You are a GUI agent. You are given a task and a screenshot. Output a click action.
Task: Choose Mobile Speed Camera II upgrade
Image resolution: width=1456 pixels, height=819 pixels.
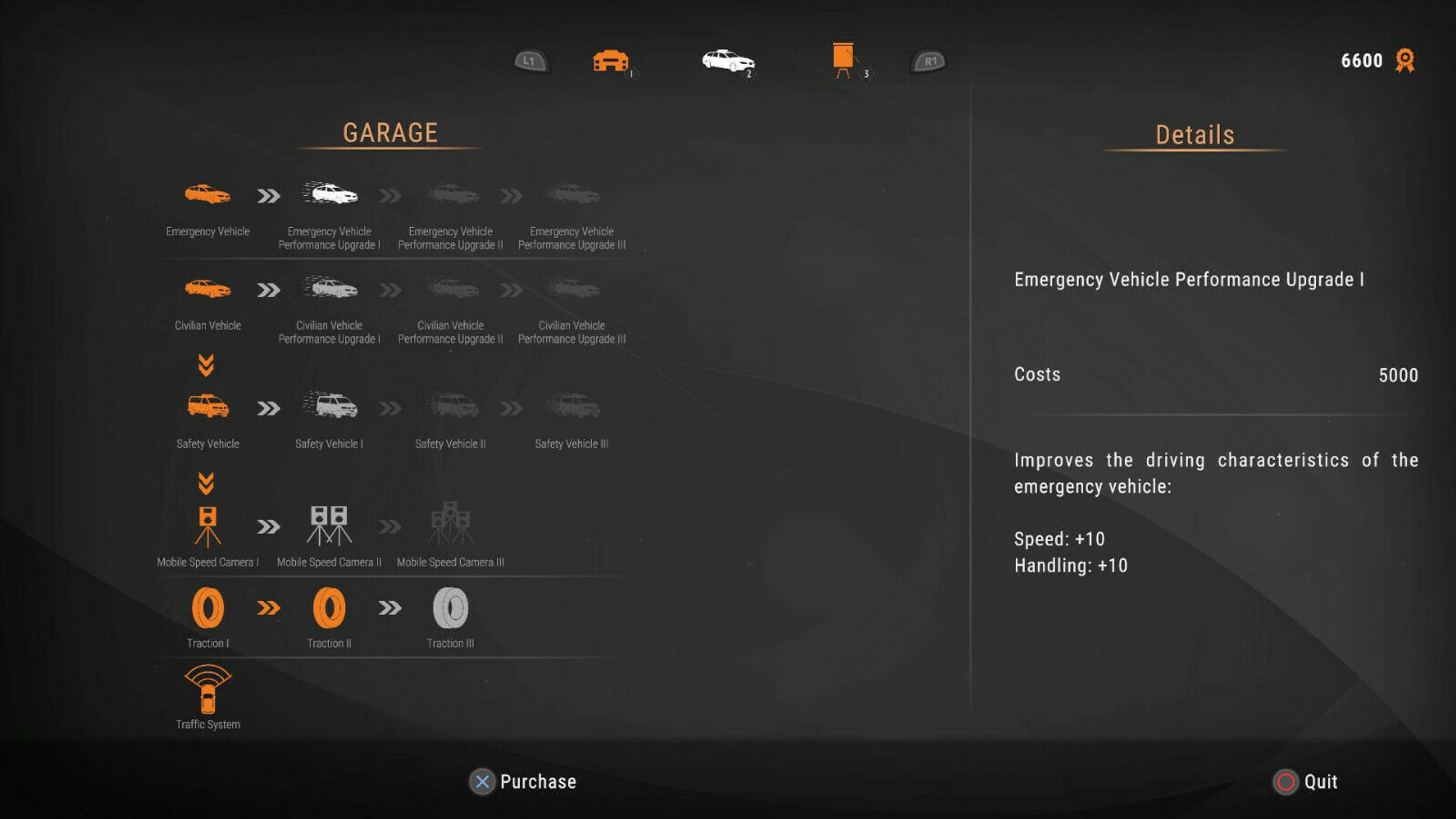click(x=329, y=526)
